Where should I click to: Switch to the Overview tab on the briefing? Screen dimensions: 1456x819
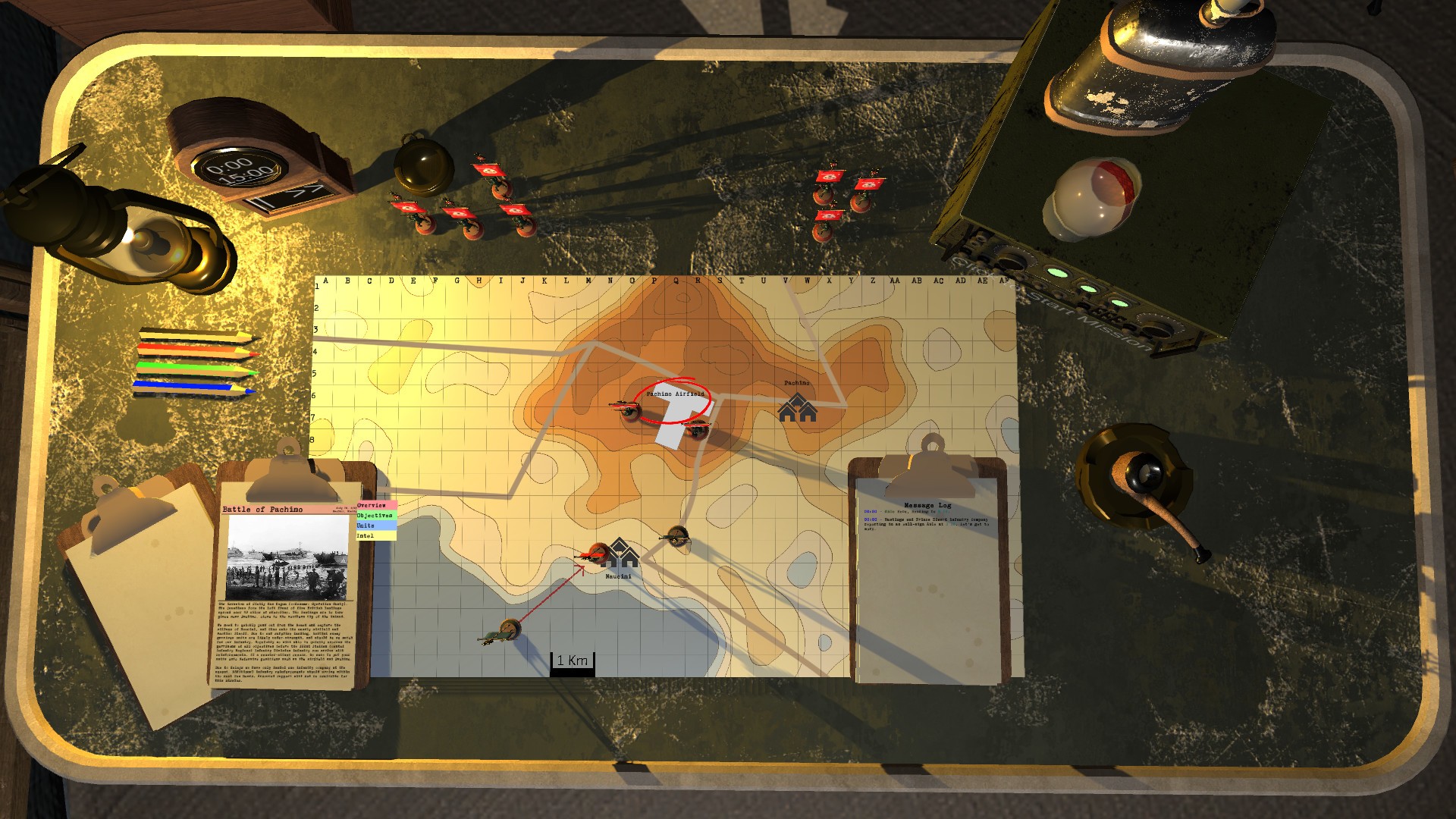(377, 506)
